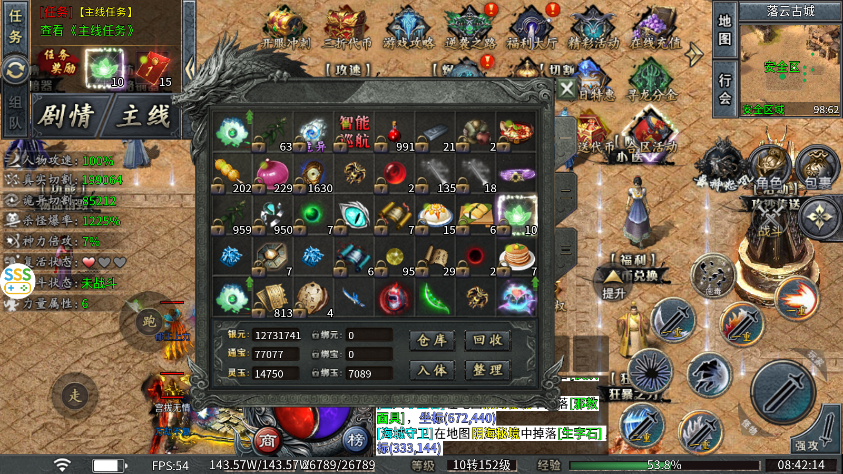Close the inventory bag window
Screen dimensions: 843x474
(x=567, y=89)
